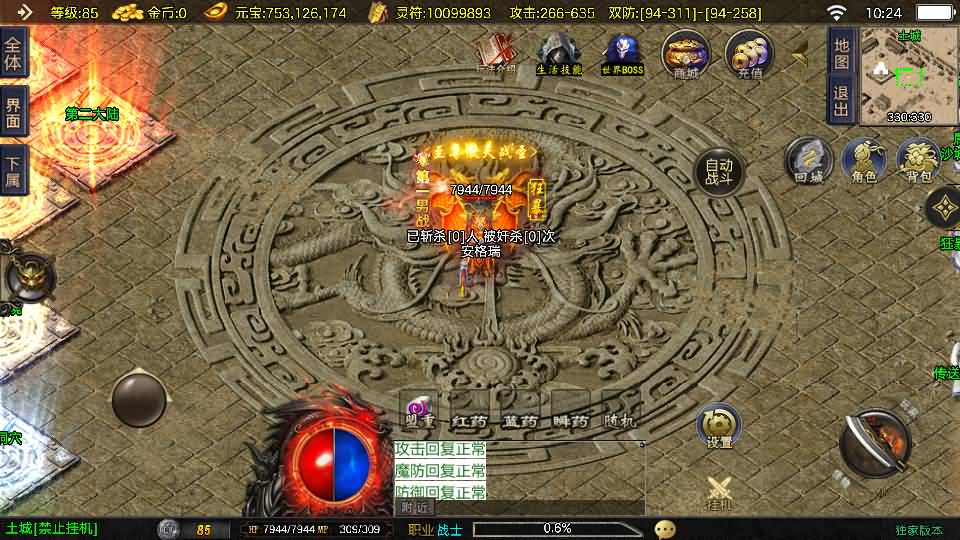Open the 设置 settings icon
960x540 pixels.
[719, 427]
